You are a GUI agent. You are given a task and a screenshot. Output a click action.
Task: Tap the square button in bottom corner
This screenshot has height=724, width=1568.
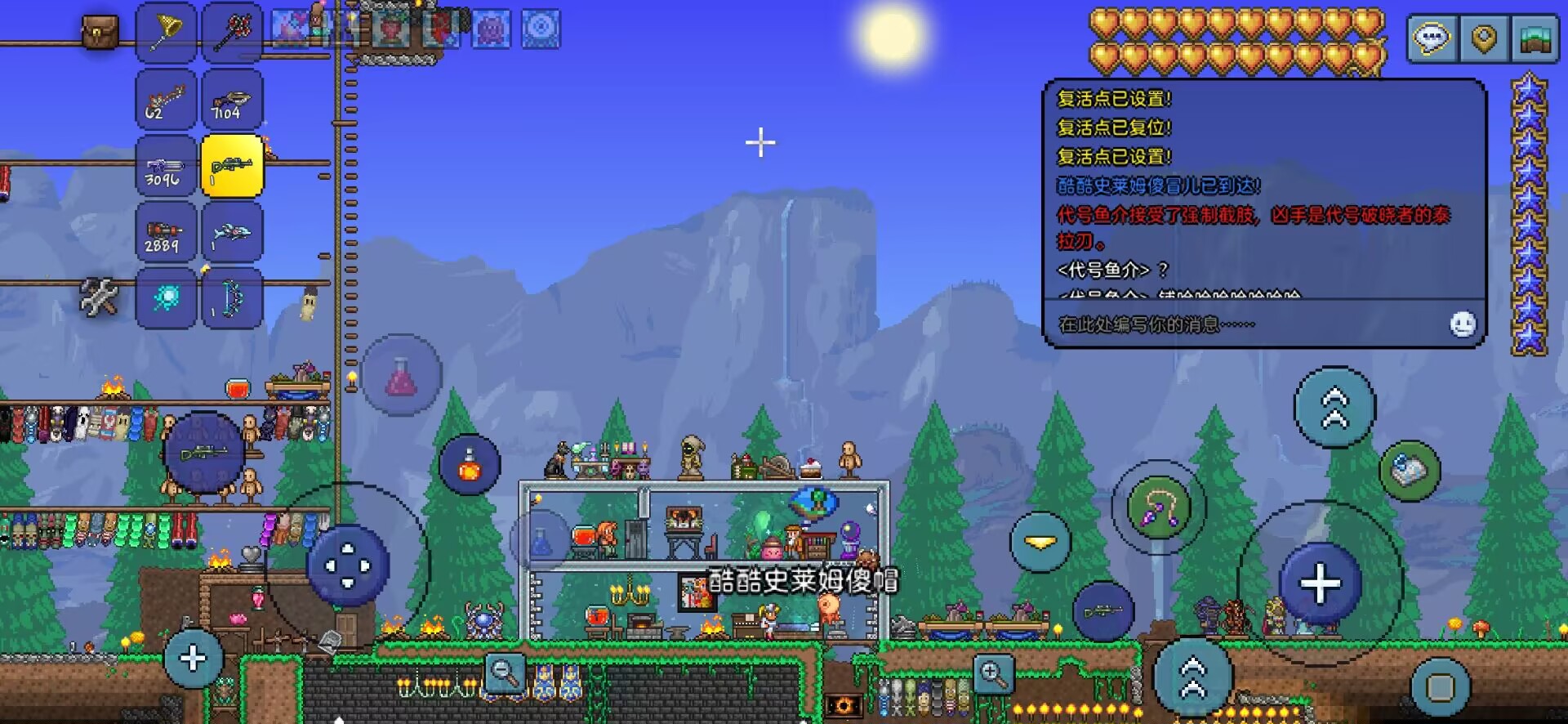coord(1440,687)
